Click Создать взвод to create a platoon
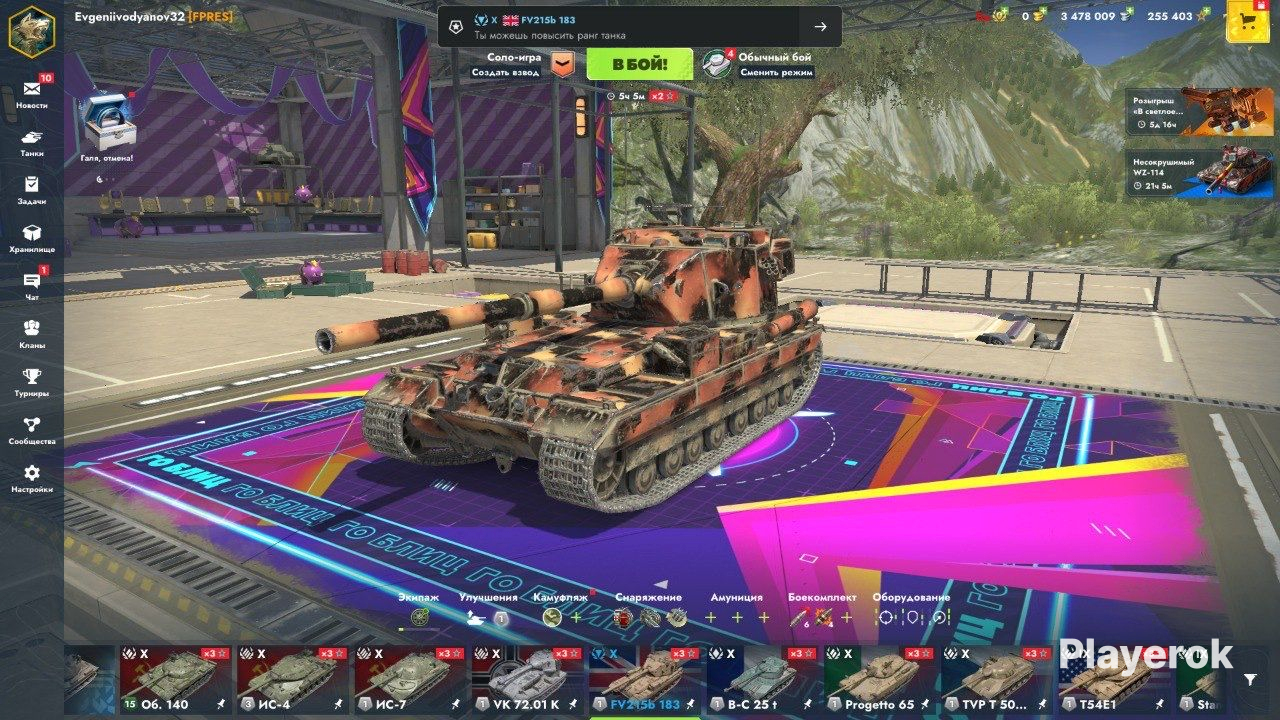This screenshot has width=1280, height=720. tap(506, 72)
